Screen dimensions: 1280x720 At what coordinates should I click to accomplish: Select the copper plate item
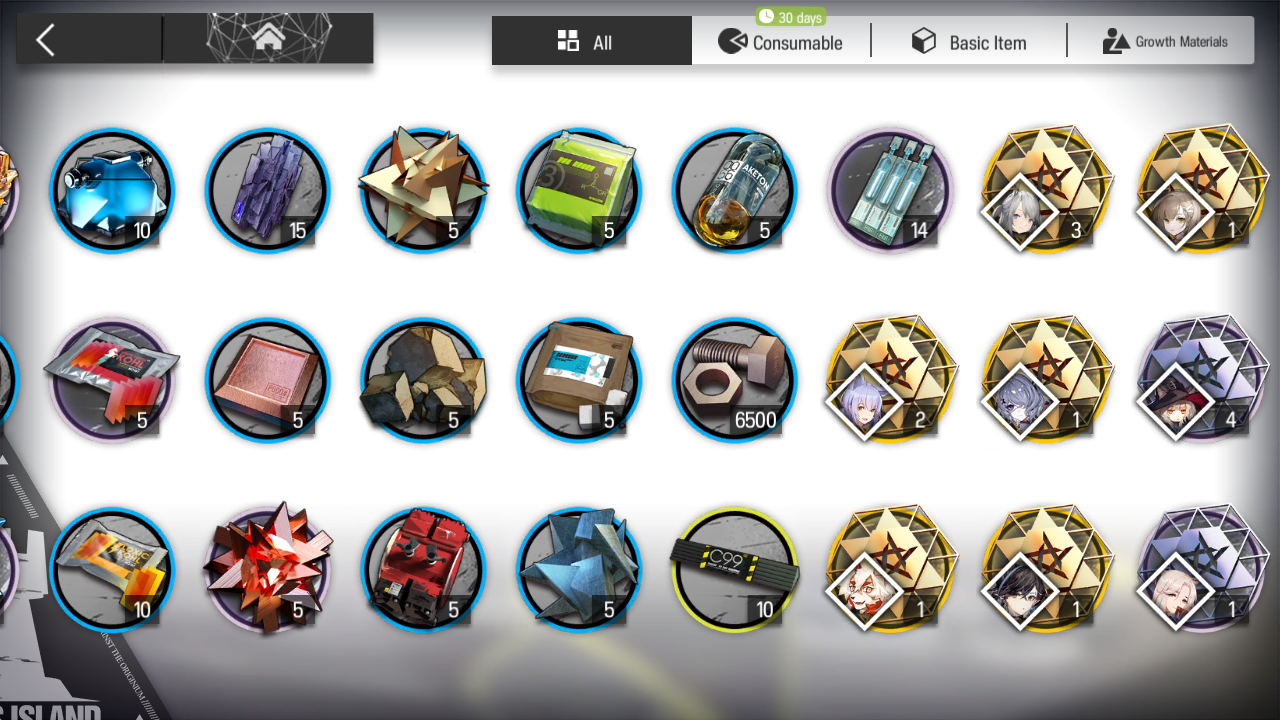(x=267, y=380)
